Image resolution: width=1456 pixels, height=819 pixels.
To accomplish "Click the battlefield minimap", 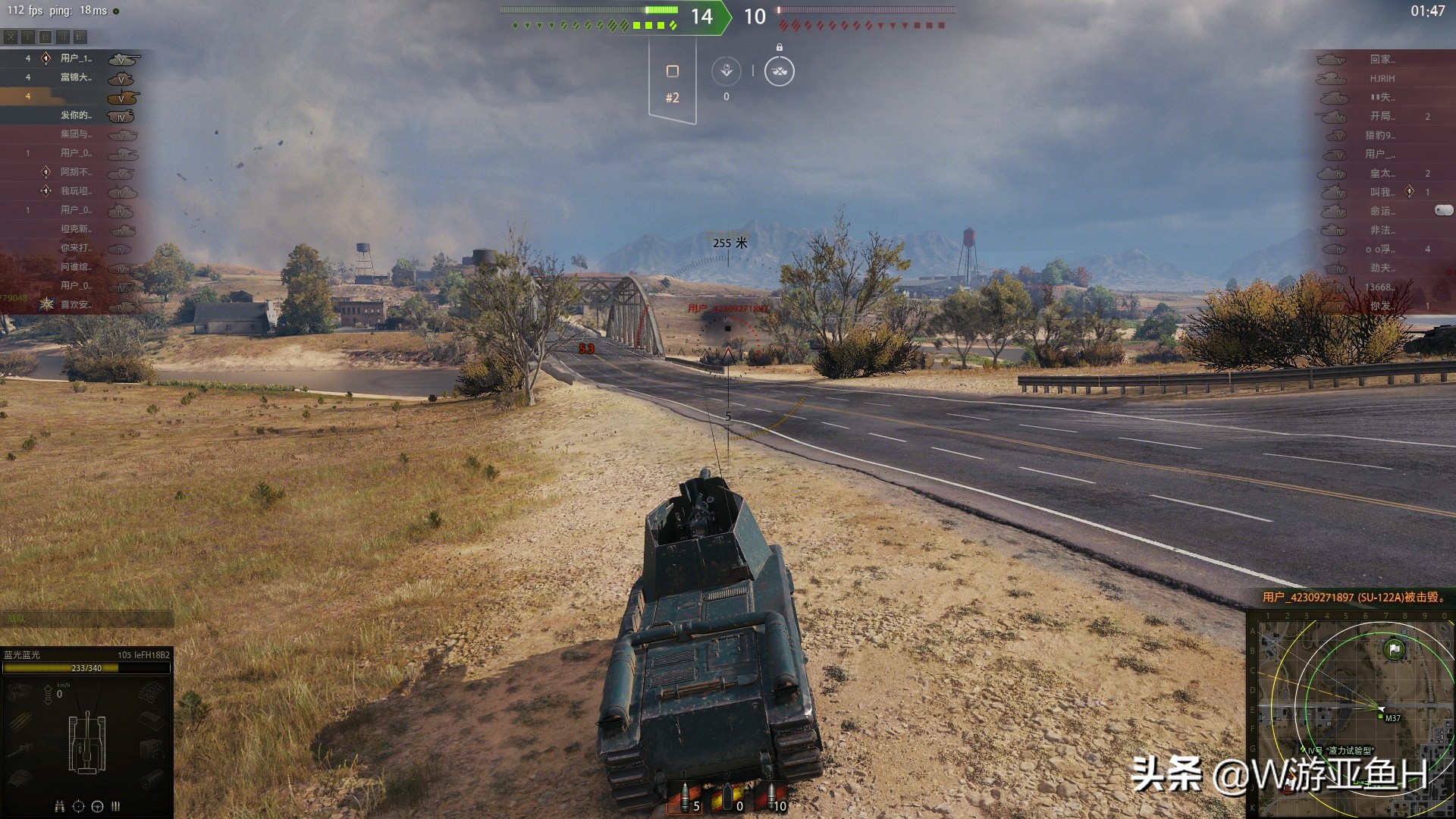I will click(1351, 713).
